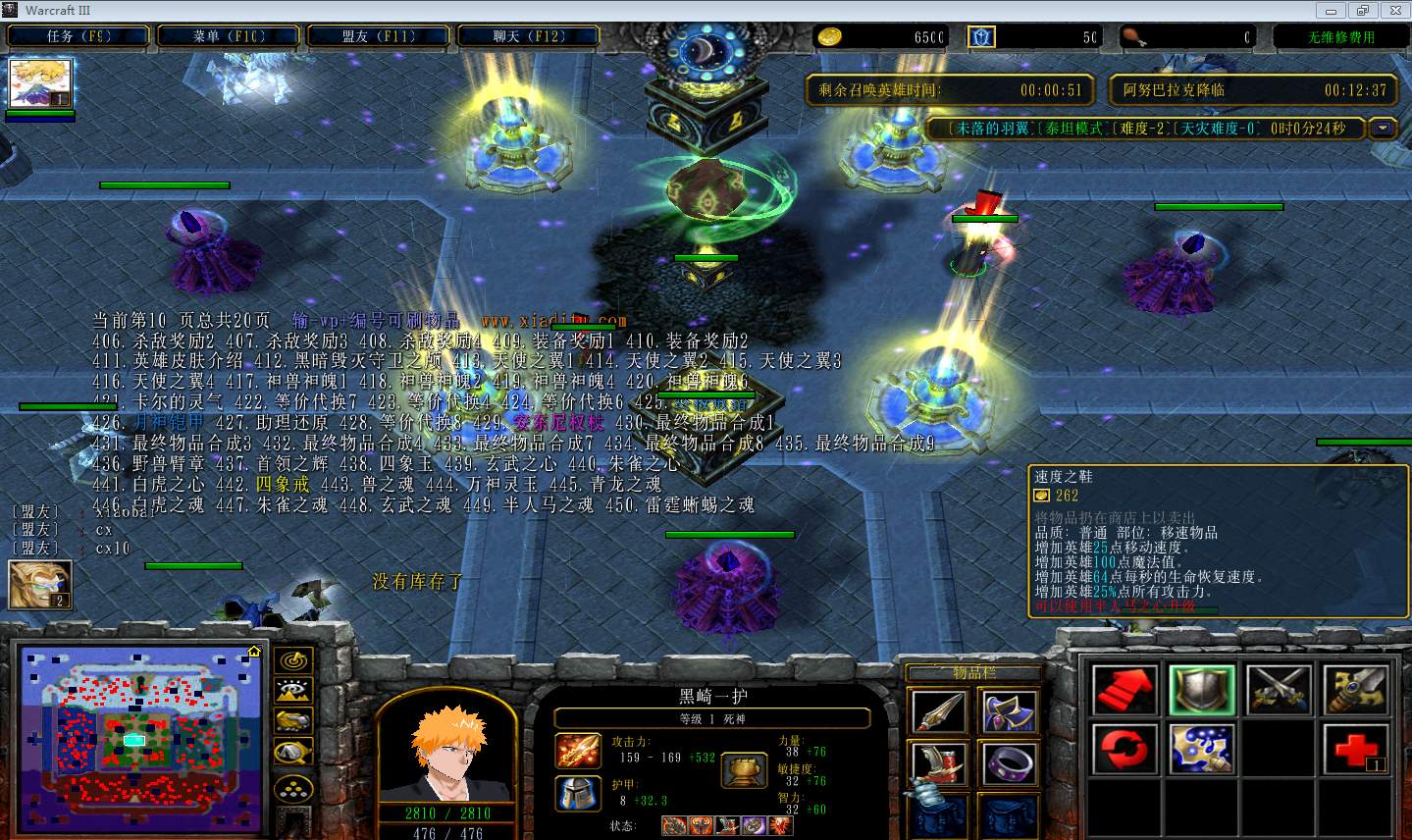The height and width of the screenshot is (840, 1412).
Task: Open the 菜单 (F10) game menu
Action: click(x=229, y=36)
